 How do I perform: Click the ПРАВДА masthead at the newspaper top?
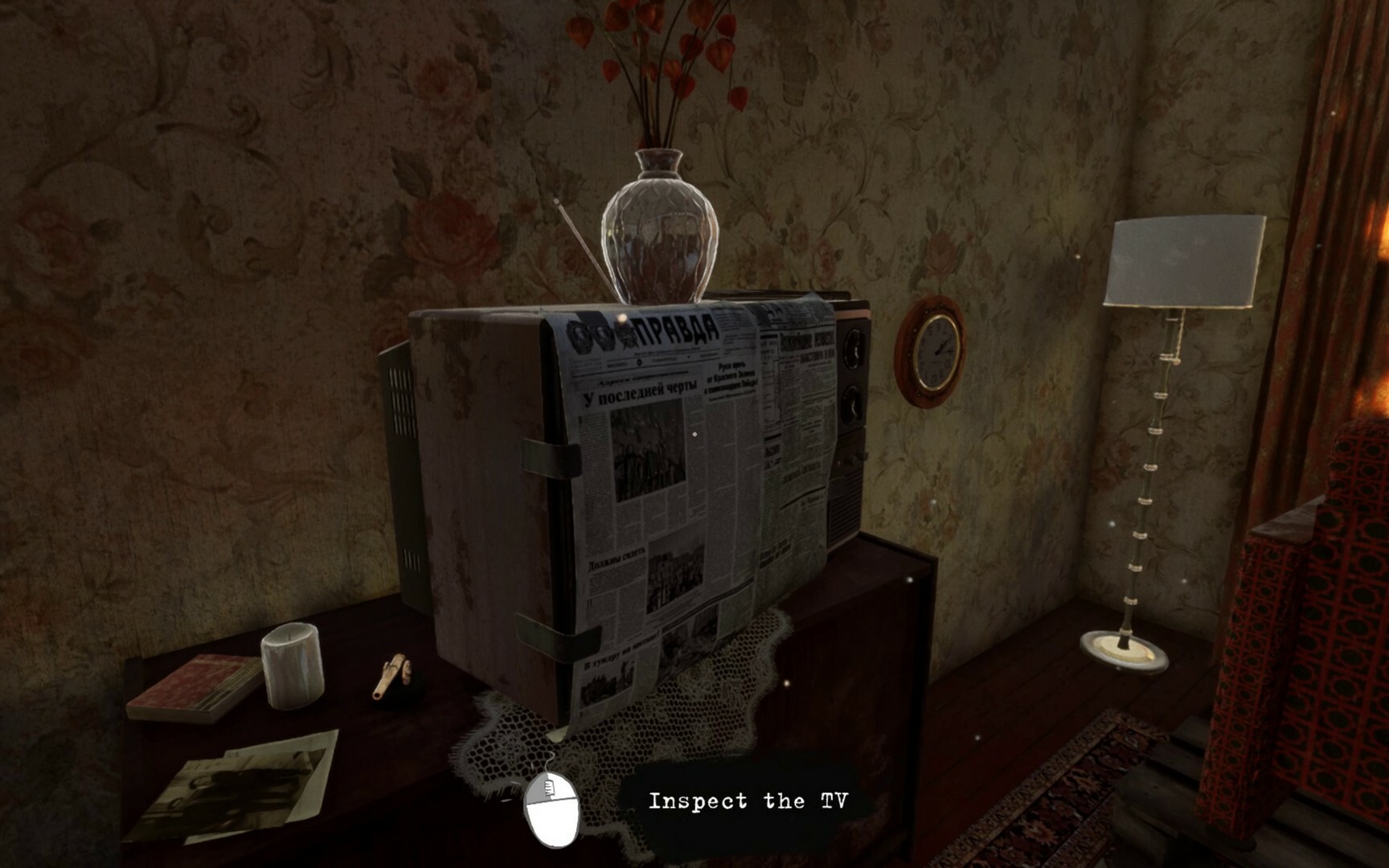click(x=675, y=330)
